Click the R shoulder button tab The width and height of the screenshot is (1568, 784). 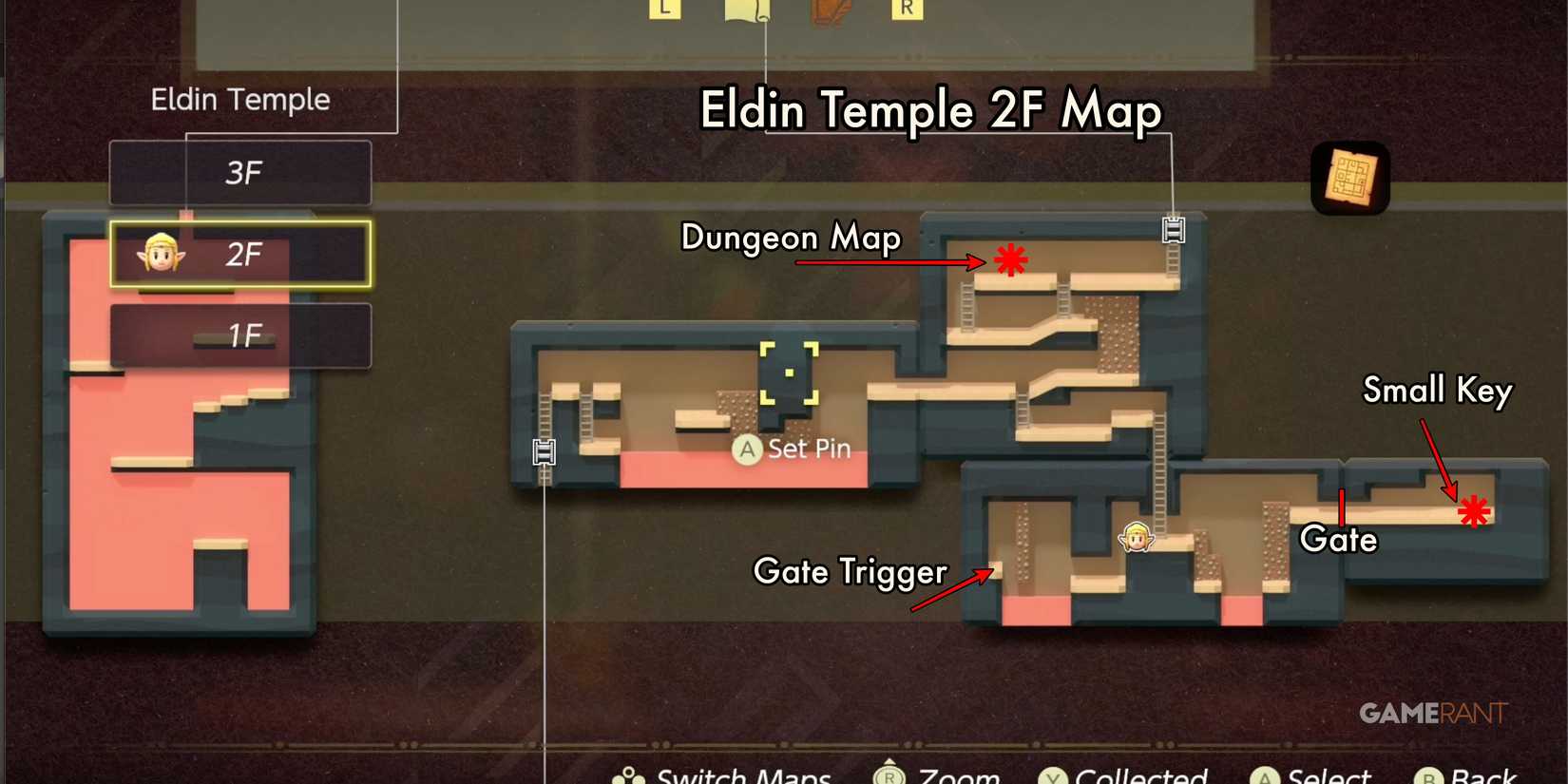click(x=908, y=8)
